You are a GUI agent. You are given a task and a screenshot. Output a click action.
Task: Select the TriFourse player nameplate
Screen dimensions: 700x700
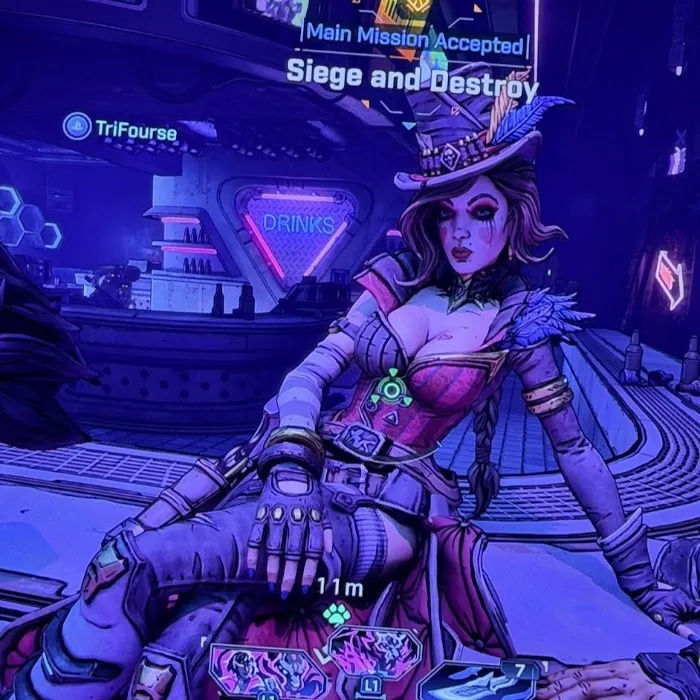click(x=134, y=129)
